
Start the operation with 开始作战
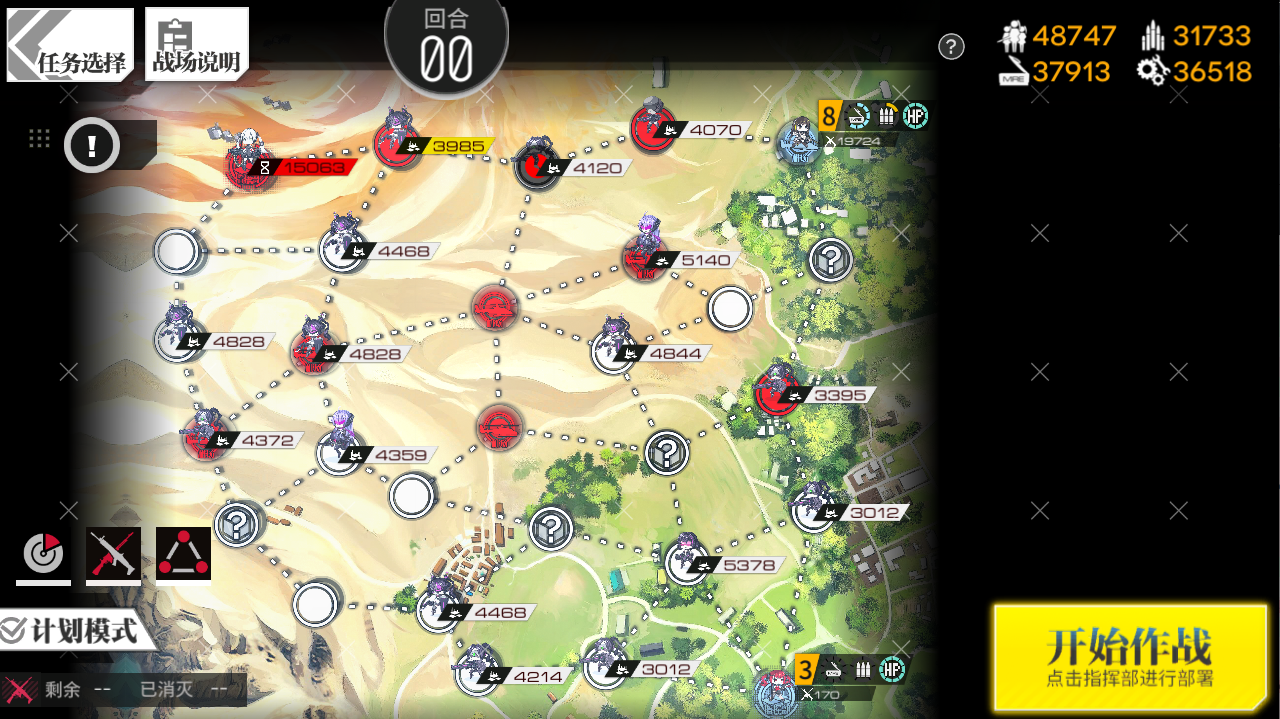1130,657
